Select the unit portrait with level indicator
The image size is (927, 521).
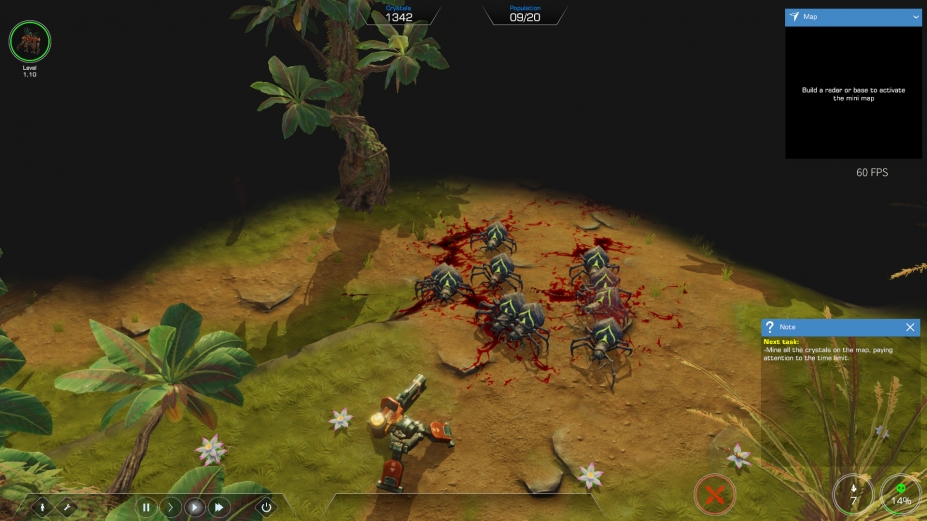pos(30,42)
